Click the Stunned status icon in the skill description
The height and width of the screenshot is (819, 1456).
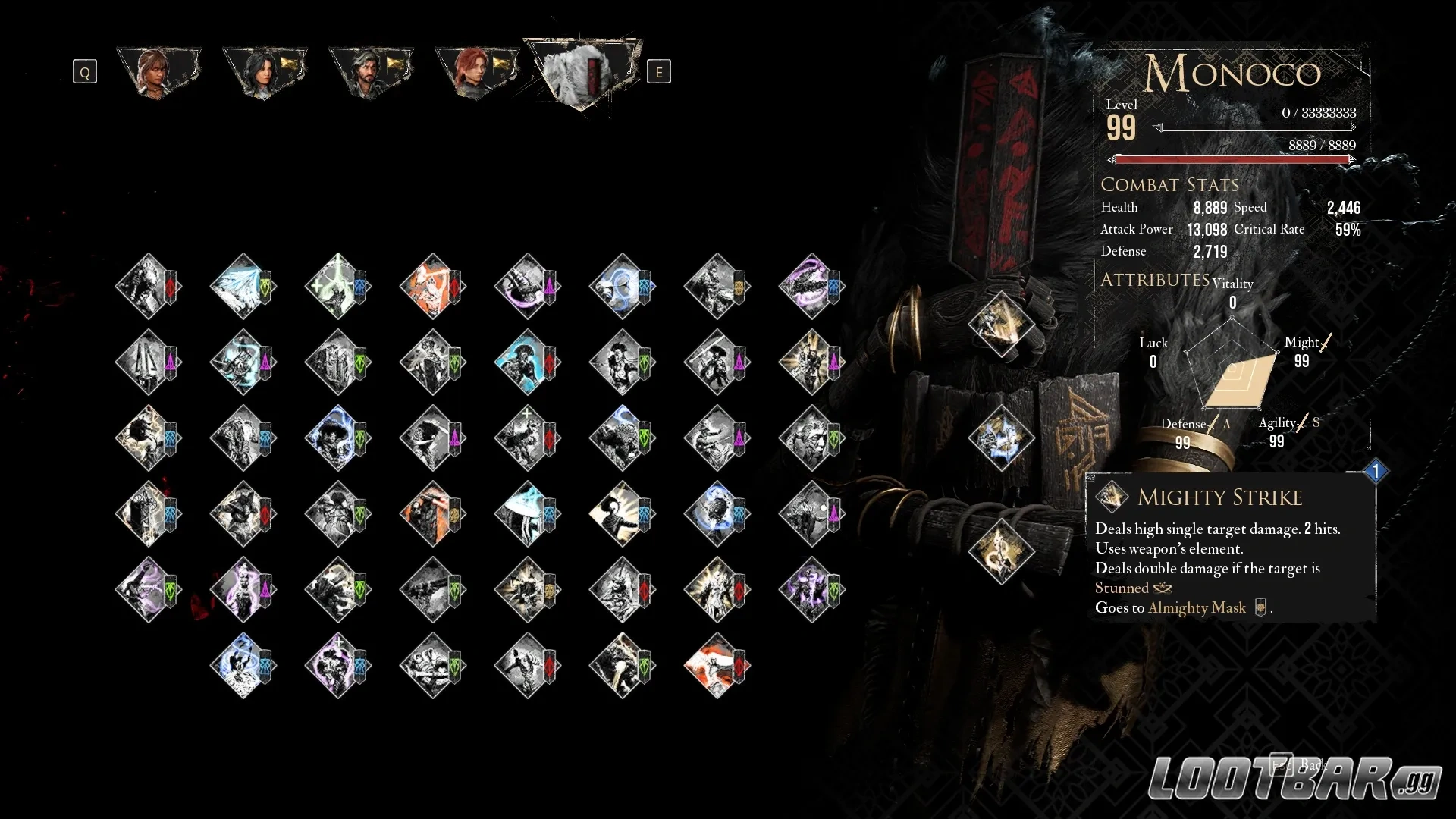point(1163,588)
